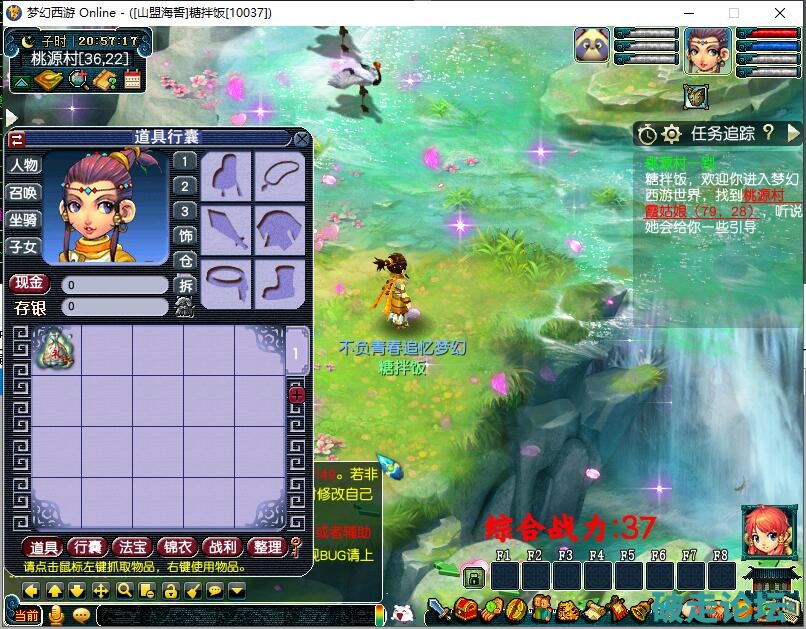
Task: Open the 战利 loot tab
Action: click(x=221, y=546)
